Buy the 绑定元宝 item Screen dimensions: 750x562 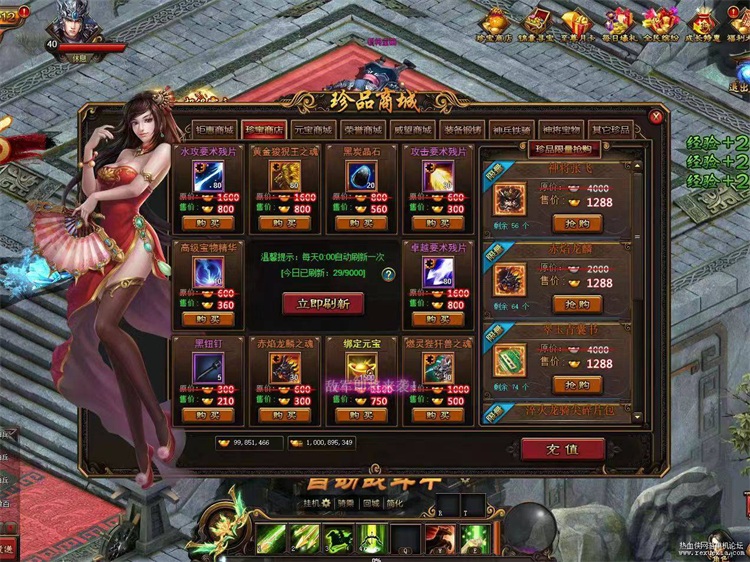[361, 415]
